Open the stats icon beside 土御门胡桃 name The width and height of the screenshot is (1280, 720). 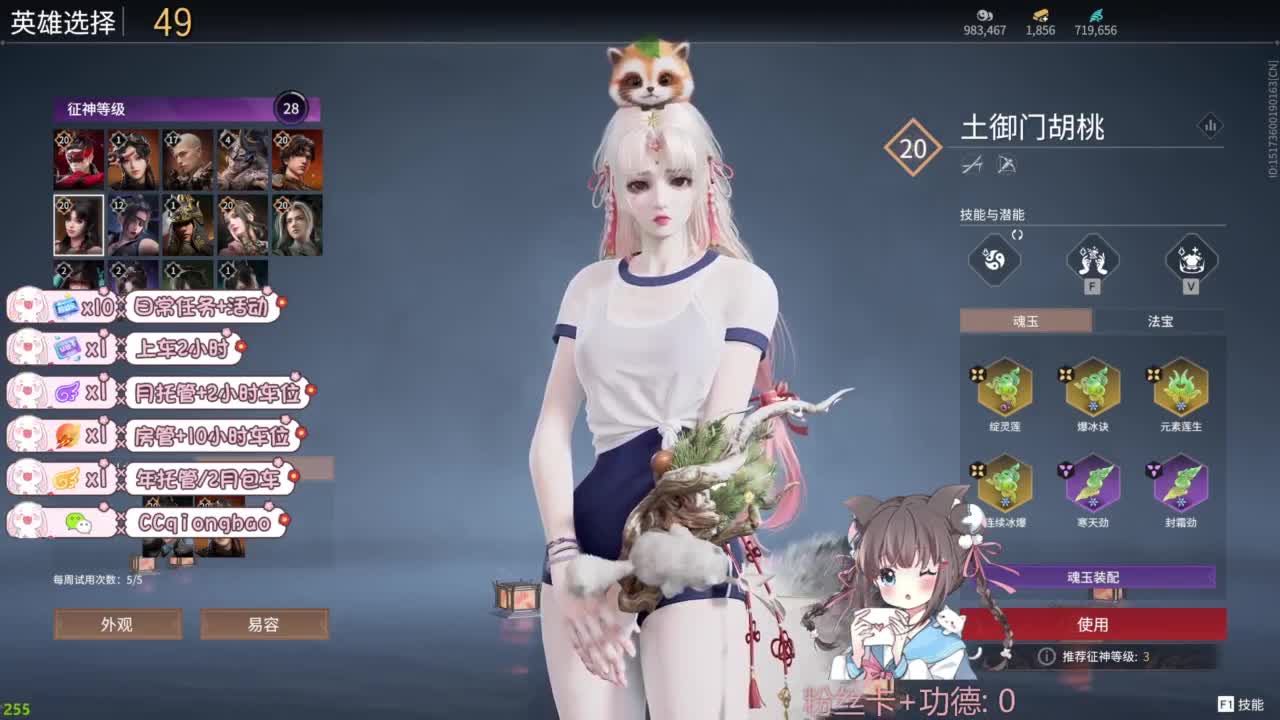[x=1211, y=126]
